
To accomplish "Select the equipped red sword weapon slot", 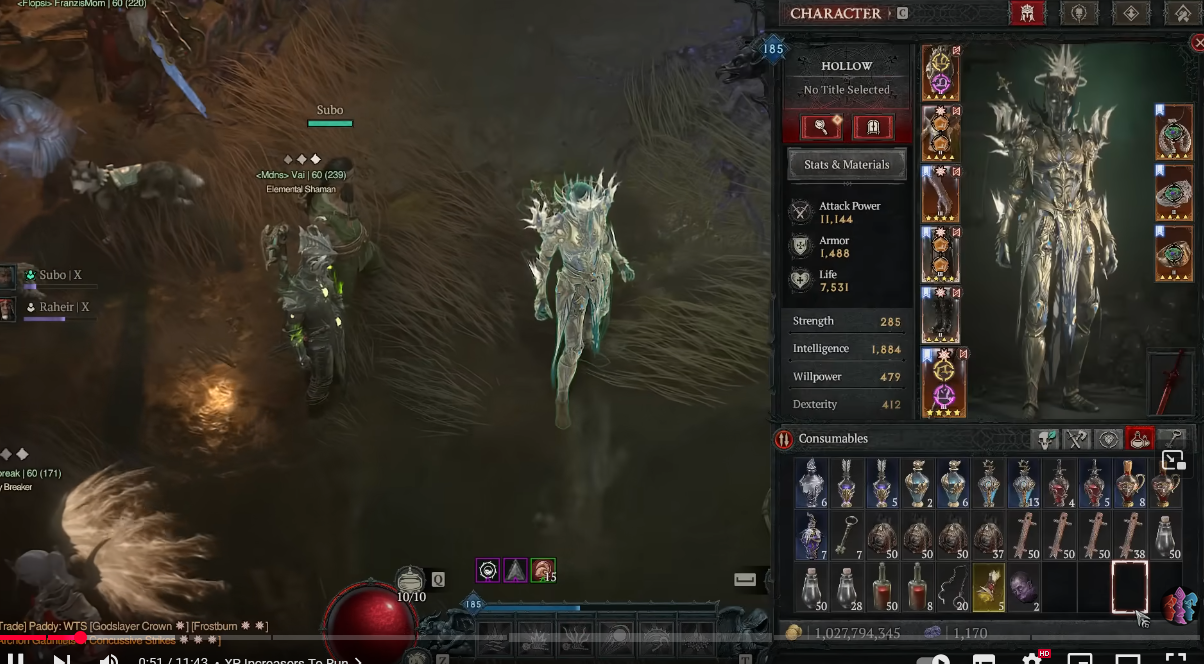I will point(1170,382).
